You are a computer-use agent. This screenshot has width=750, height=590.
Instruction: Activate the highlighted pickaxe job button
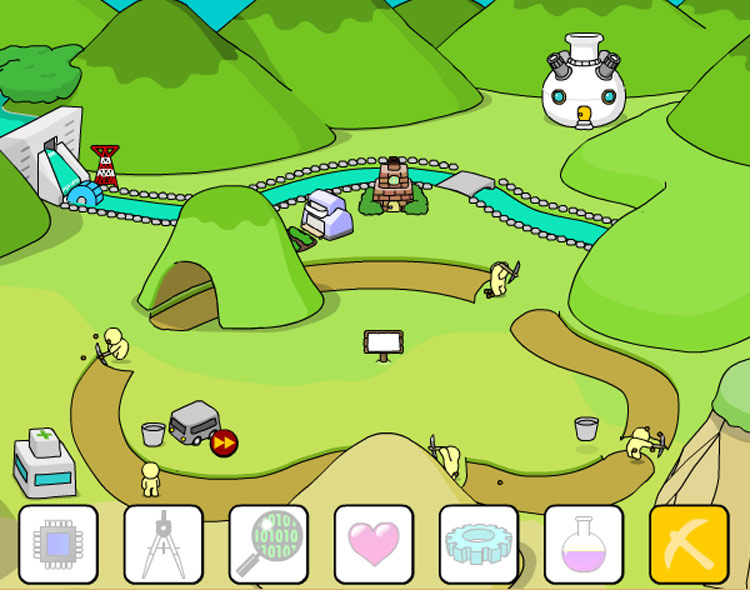click(689, 544)
